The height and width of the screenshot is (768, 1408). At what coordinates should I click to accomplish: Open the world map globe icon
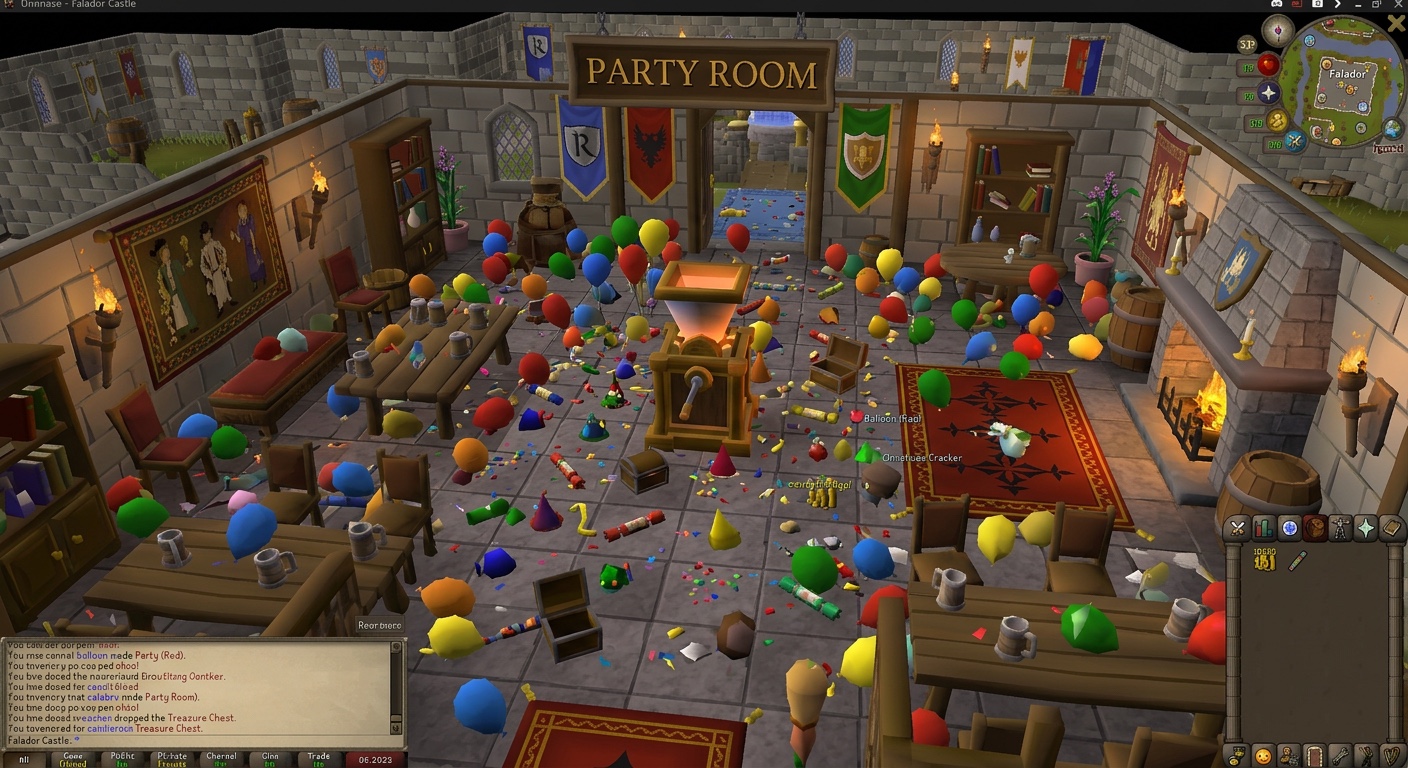[x=1391, y=130]
